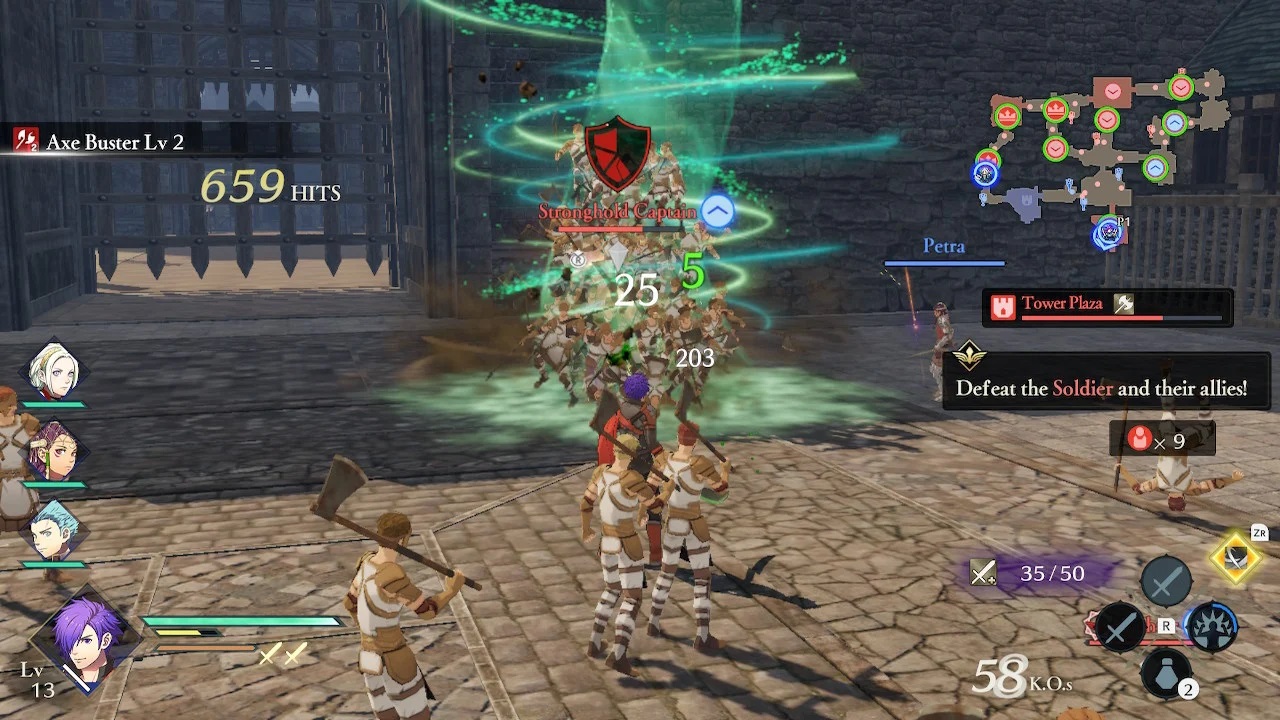This screenshot has height=720, width=1280.
Task: Select Edelgard's white-haired party portrait
Action: click(54, 371)
